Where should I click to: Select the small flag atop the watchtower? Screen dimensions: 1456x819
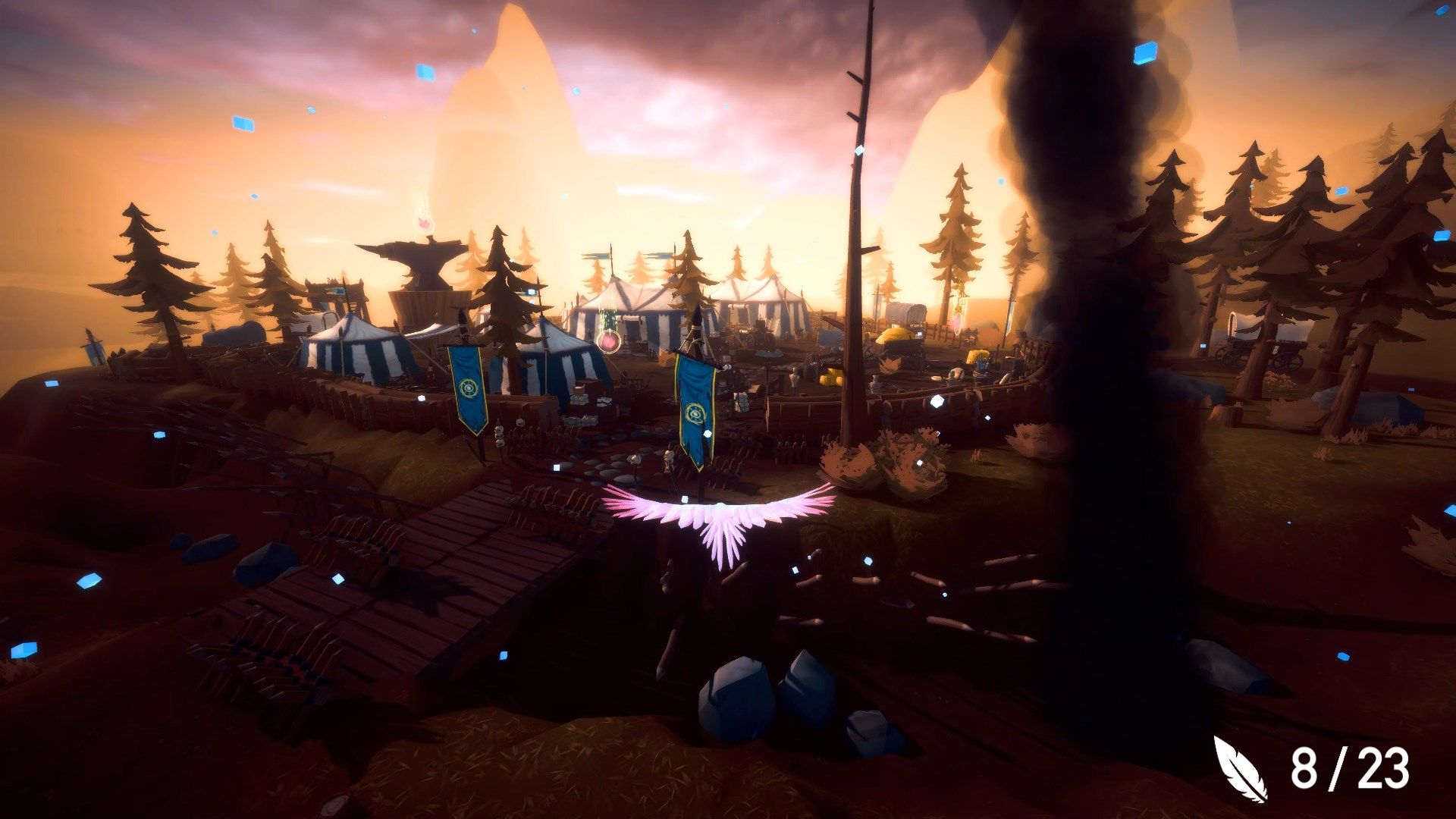click(x=337, y=292)
